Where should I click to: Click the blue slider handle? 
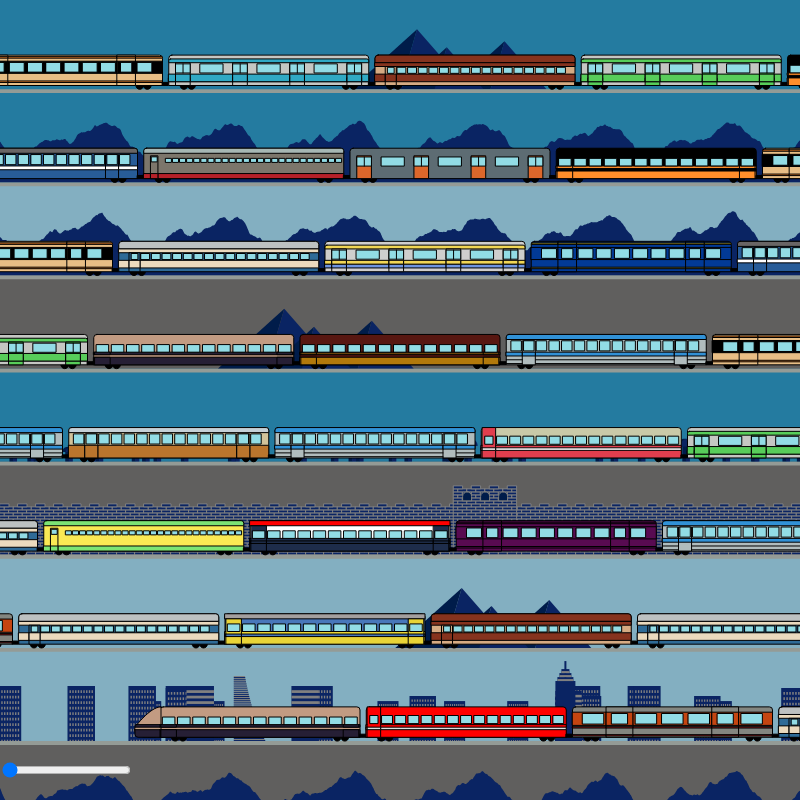pos(11,770)
